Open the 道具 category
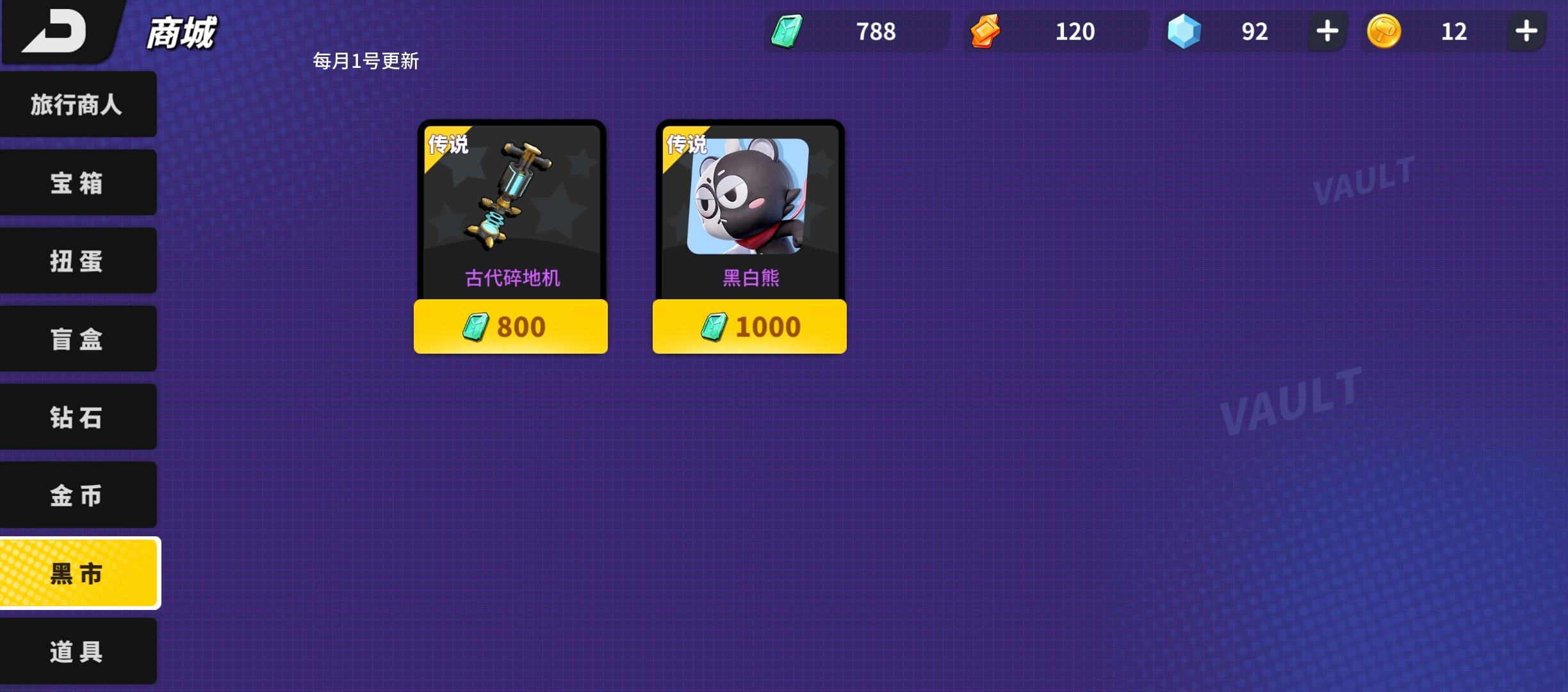This screenshot has width=1568, height=692. coord(78,652)
